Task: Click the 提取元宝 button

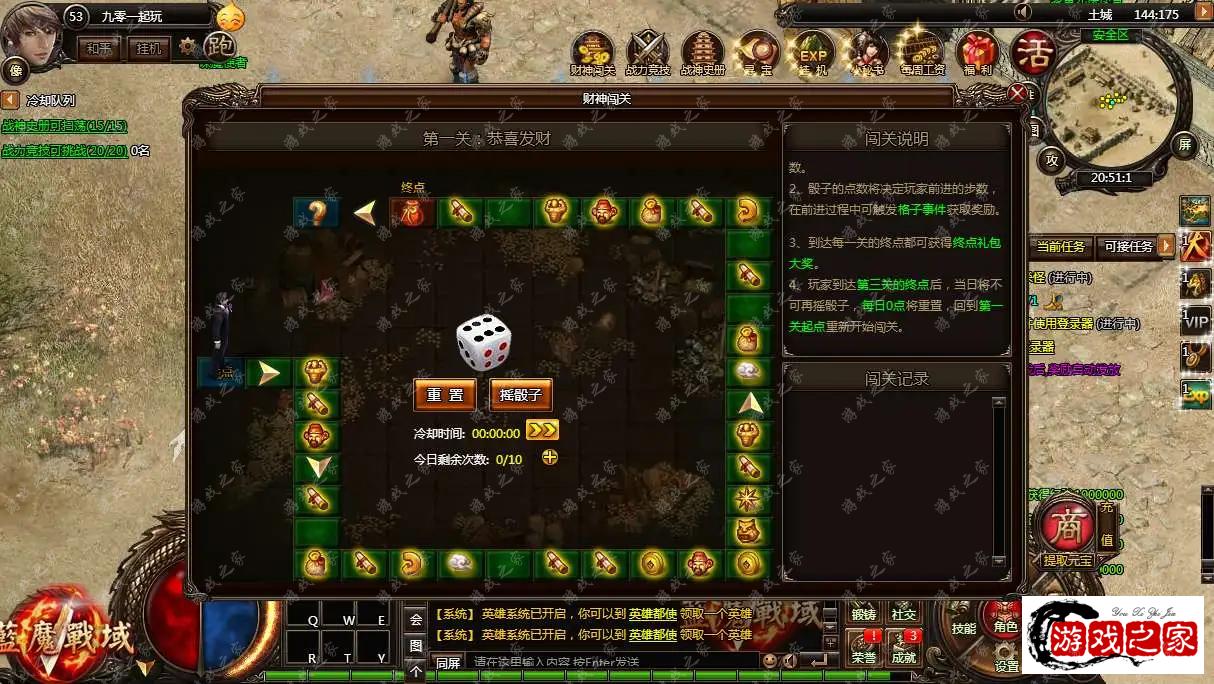Action: pos(1069,560)
